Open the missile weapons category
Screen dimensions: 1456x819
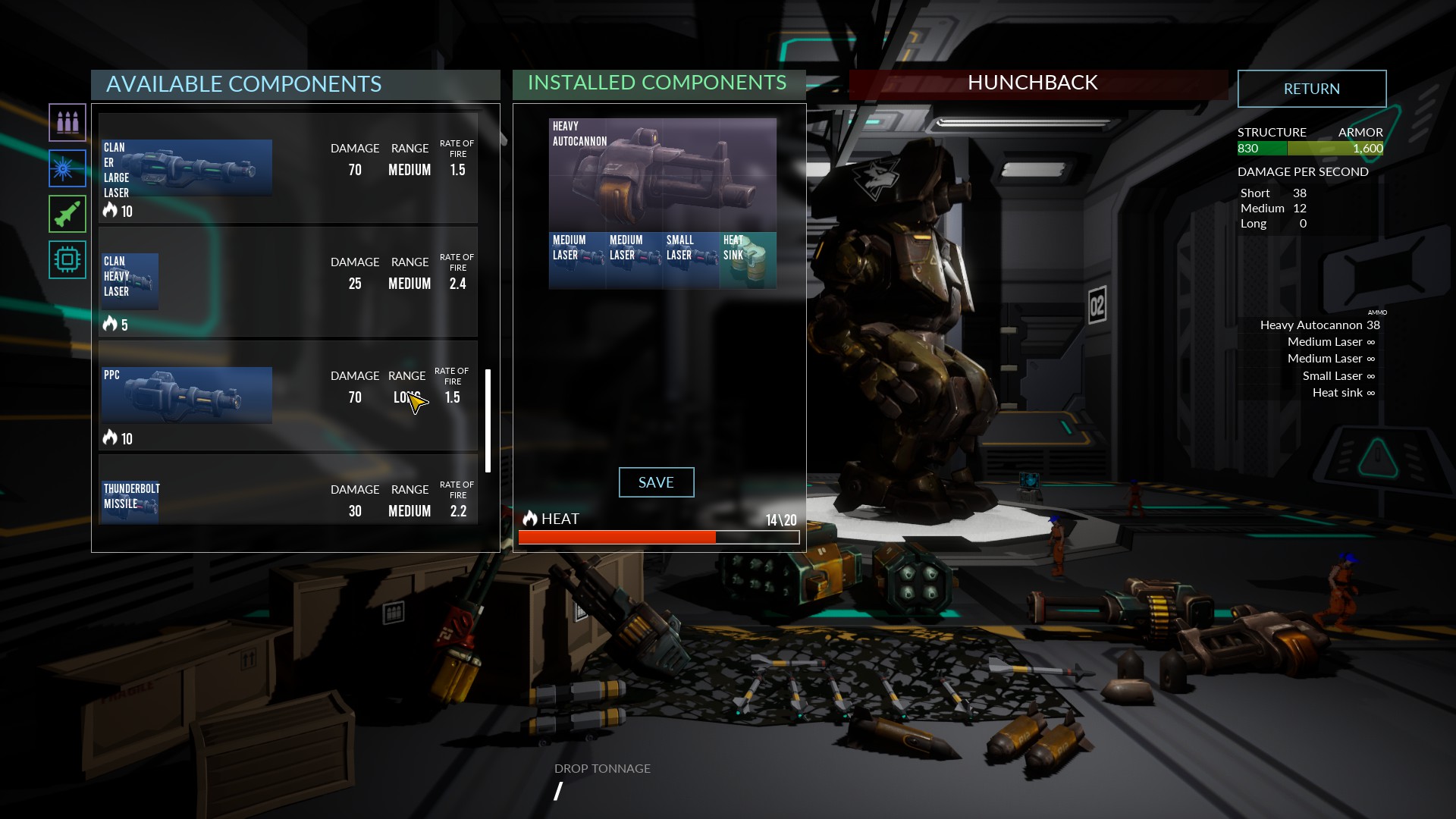pos(67,214)
